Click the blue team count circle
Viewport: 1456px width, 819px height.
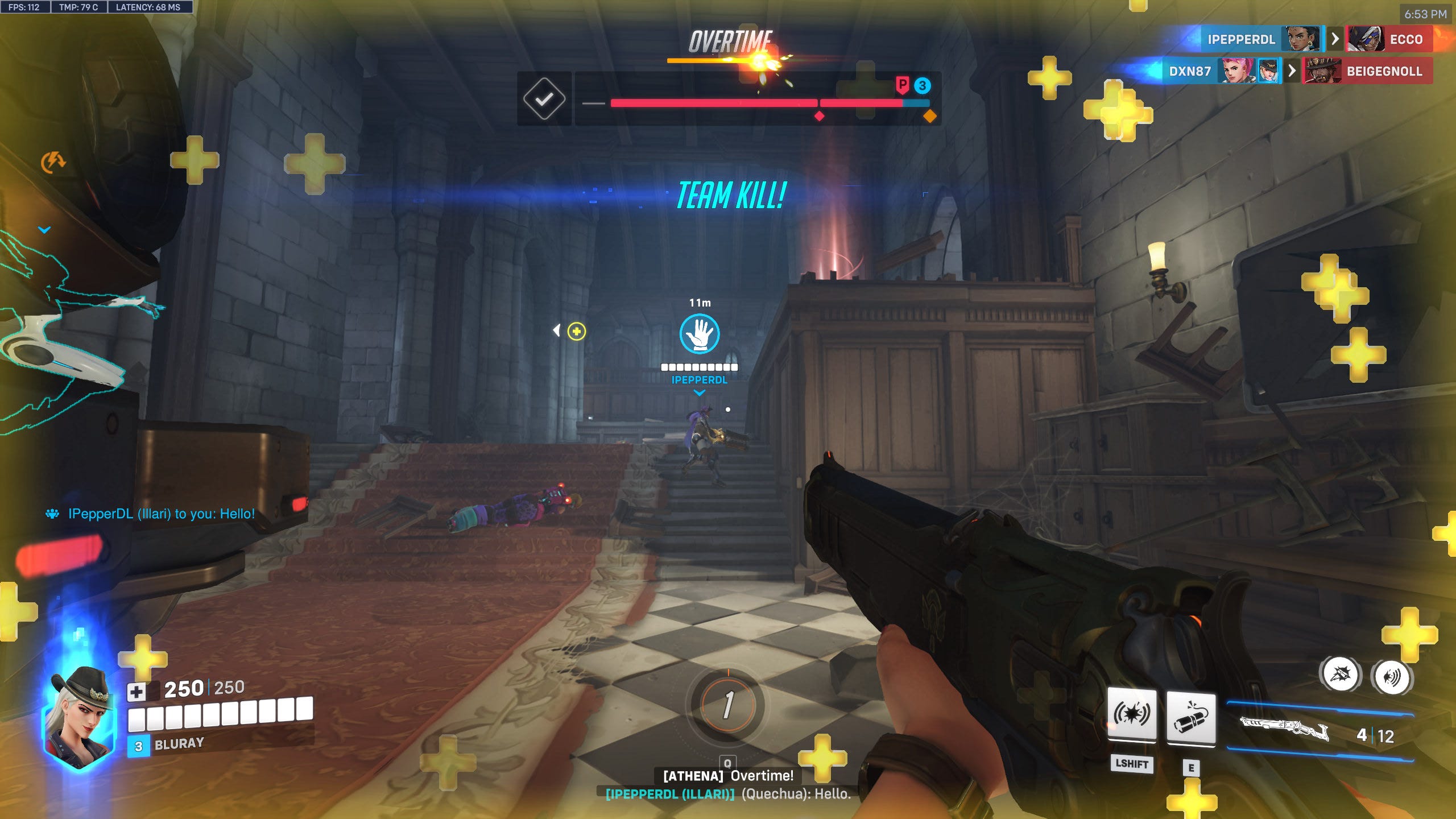coord(923,85)
